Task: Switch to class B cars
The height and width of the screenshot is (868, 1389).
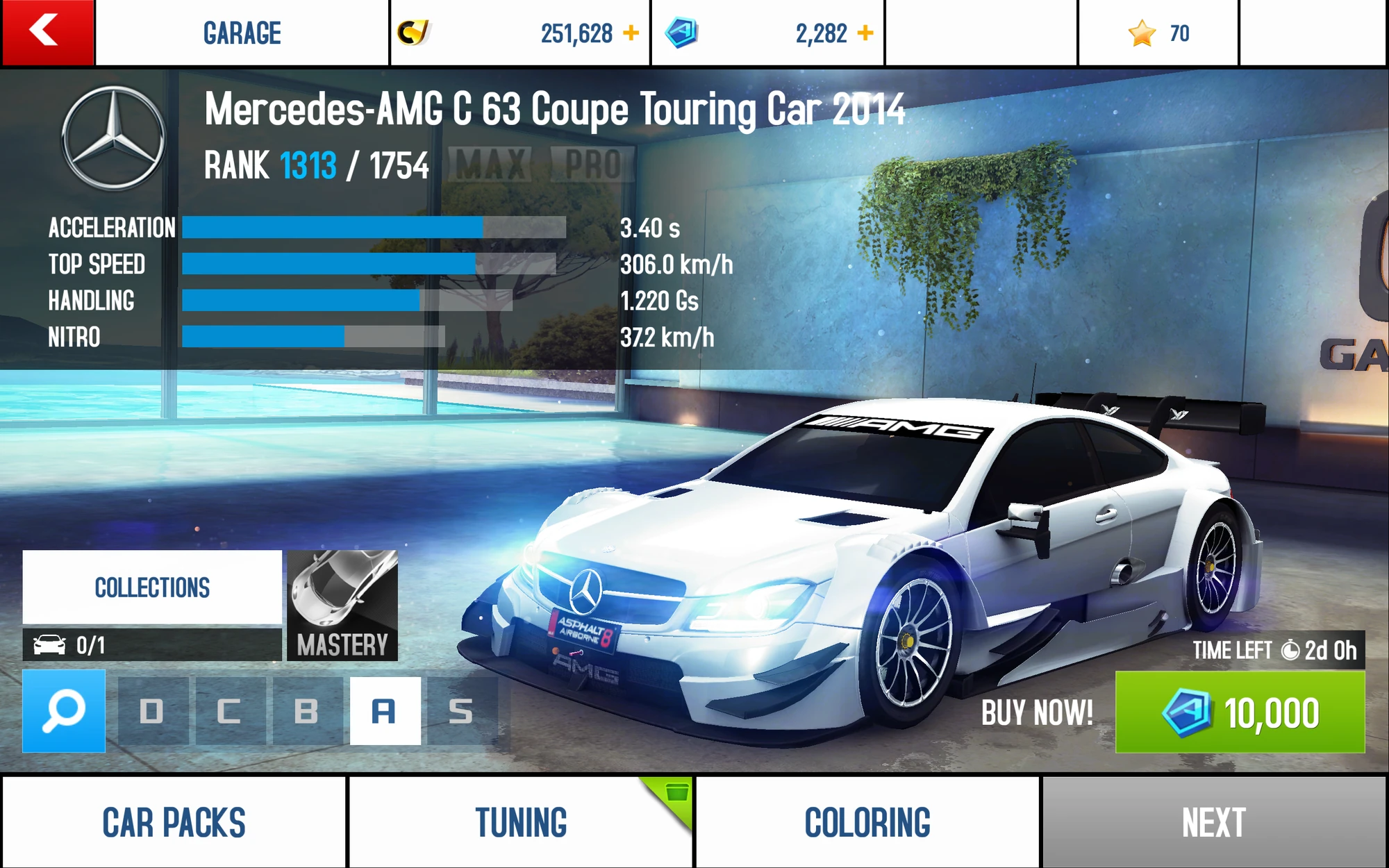Action: (306, 711)
